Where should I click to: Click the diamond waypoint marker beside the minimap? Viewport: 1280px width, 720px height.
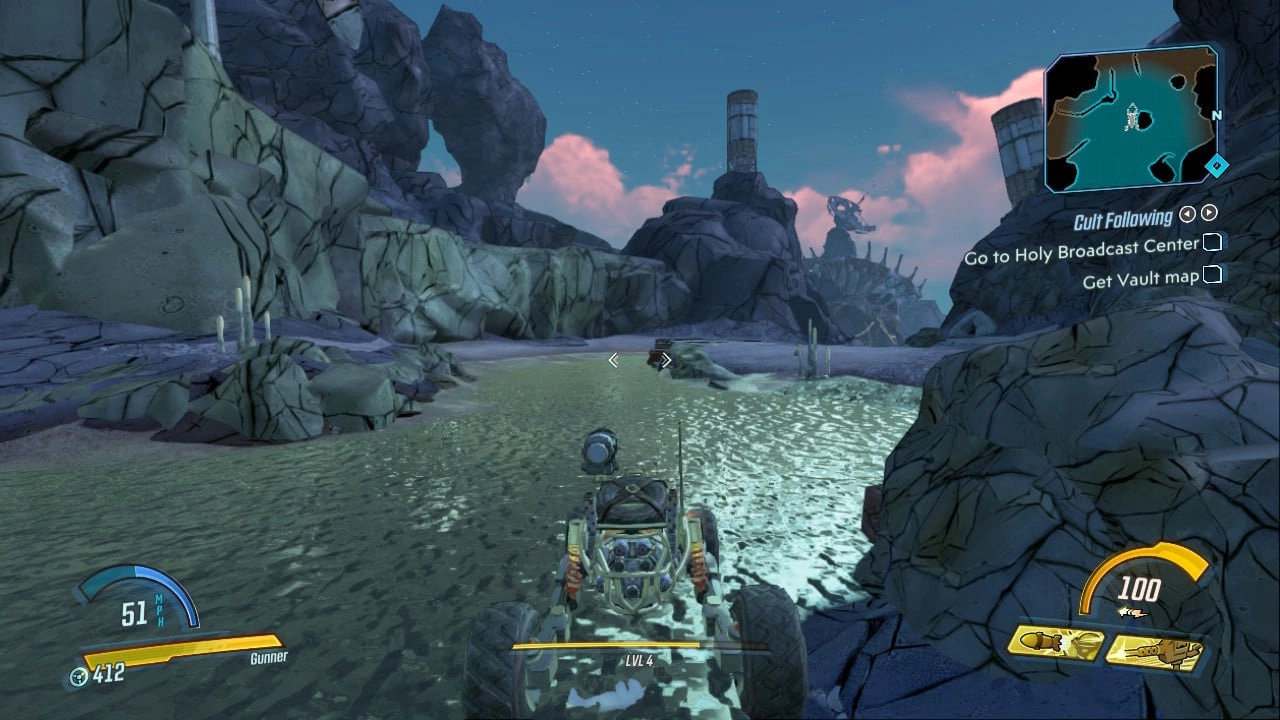click(x=1216, y=168)
